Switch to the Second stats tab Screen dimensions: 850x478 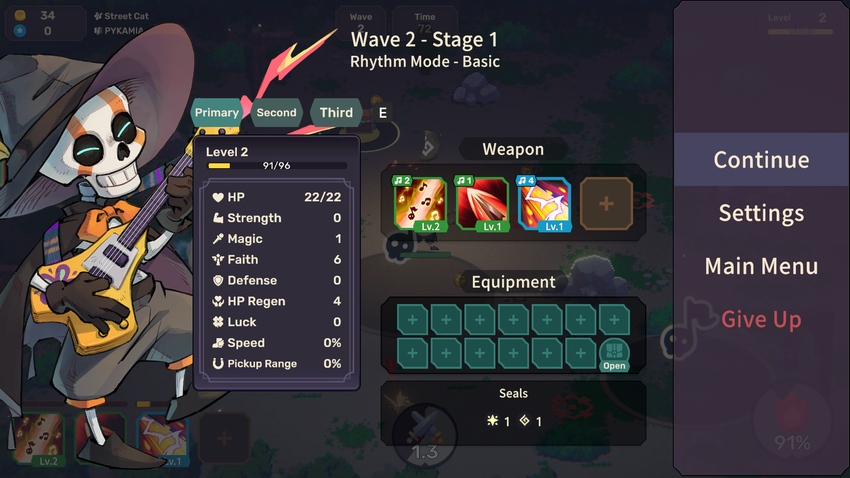[276, 113]
